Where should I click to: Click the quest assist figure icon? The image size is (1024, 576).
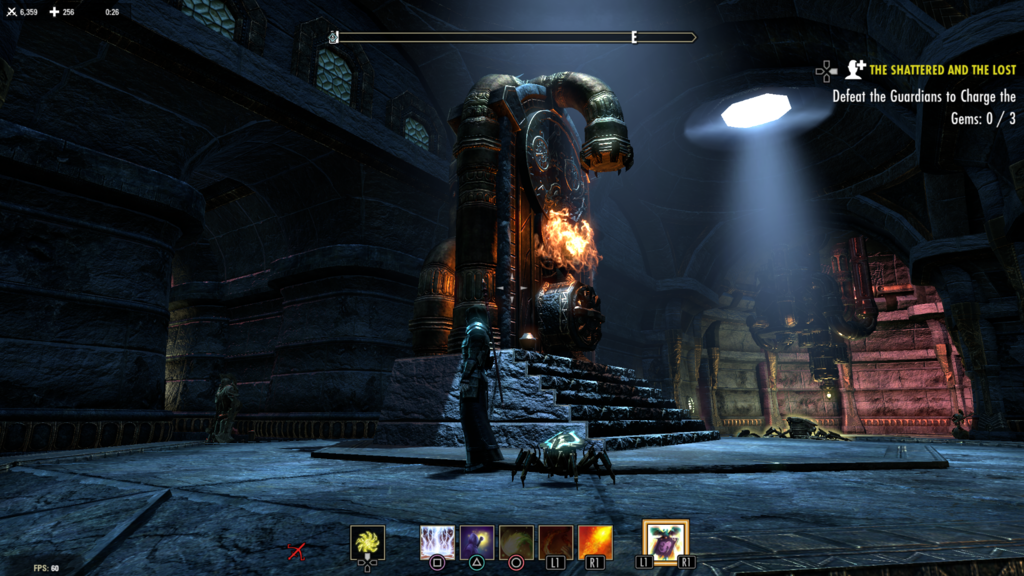855,69
